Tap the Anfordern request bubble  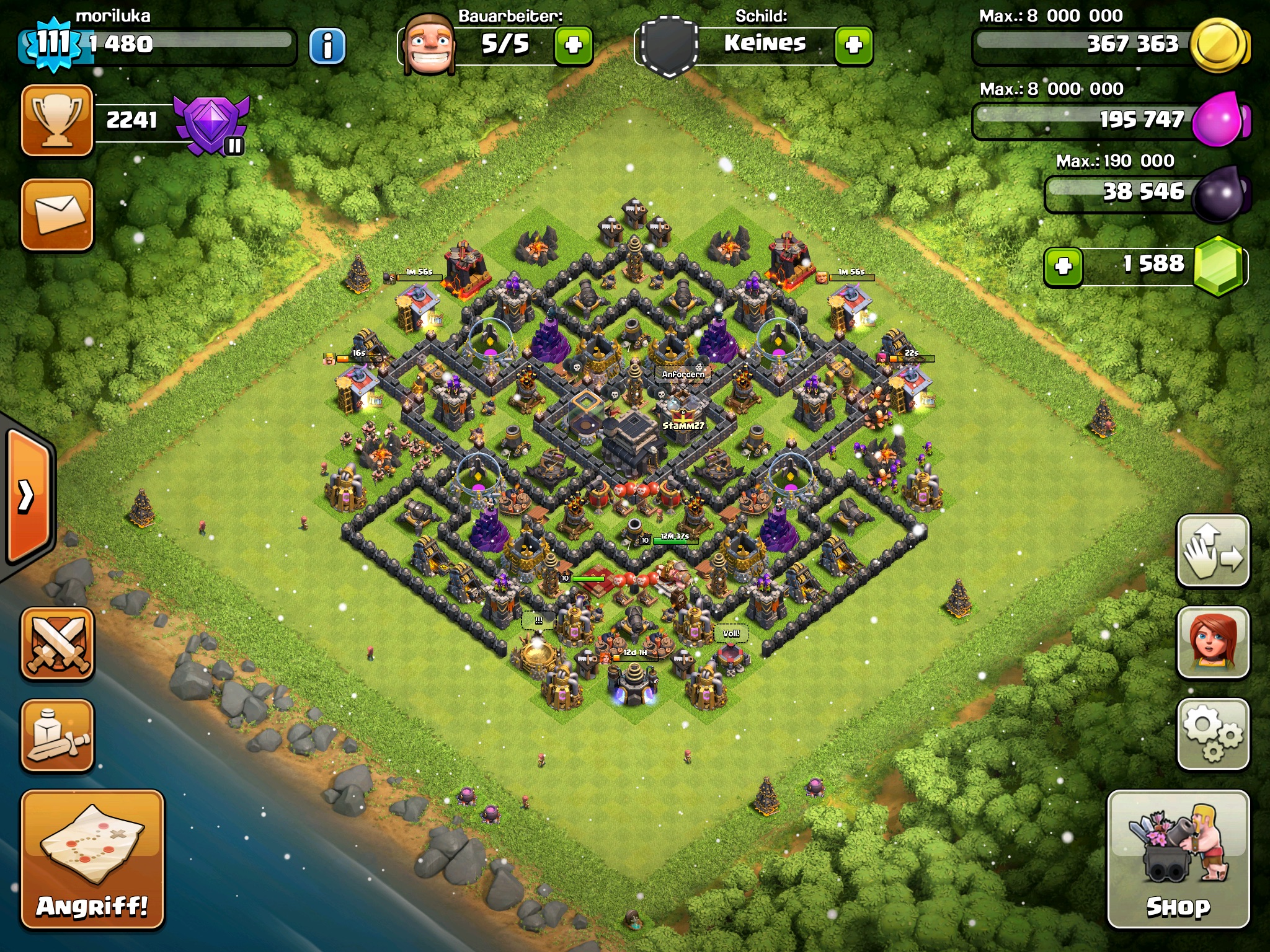pyautogui.click(x=683, y=374)
